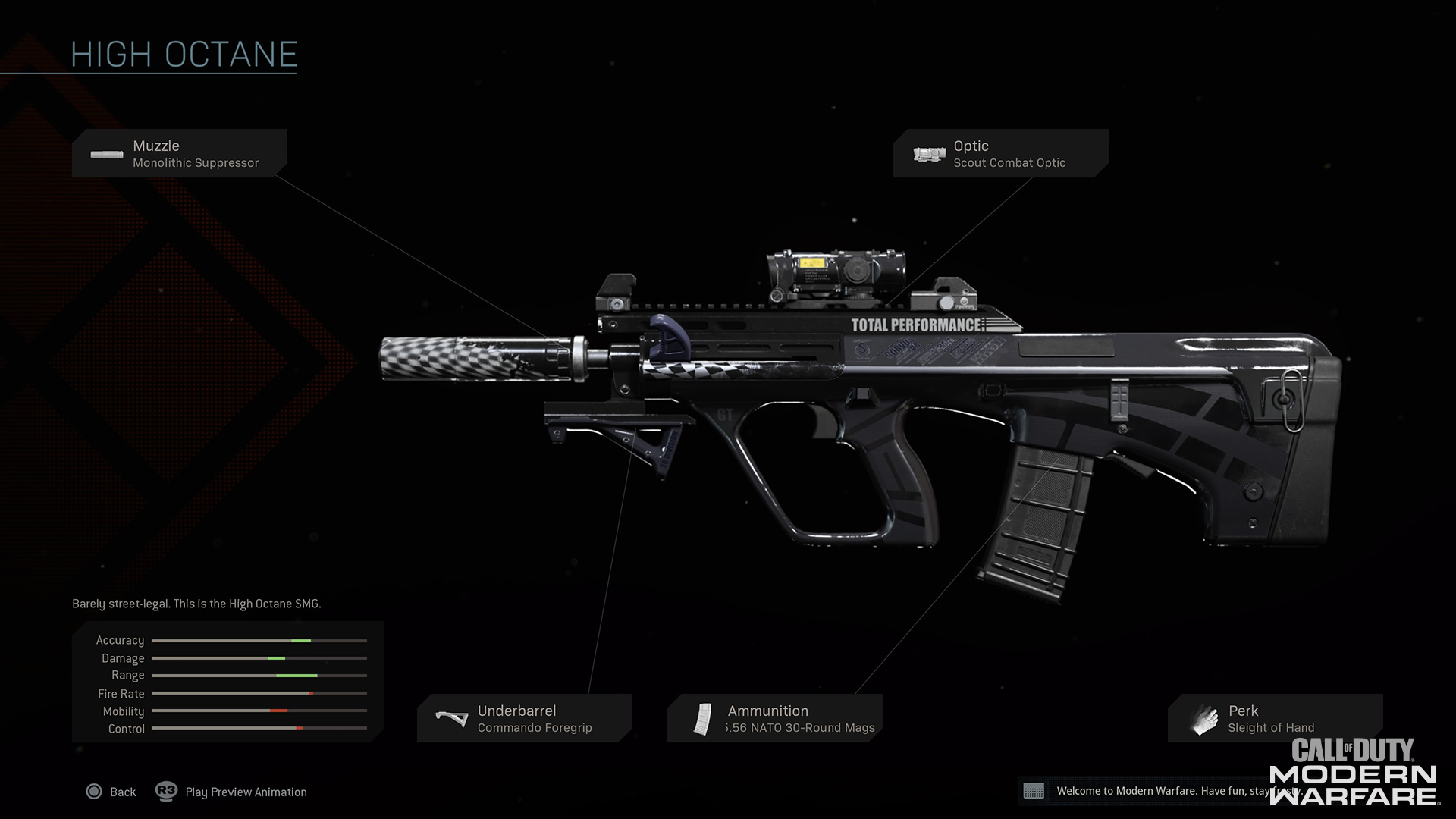Choose the Underbarrel Commando Foregrip slot

(x=524, y=718)
